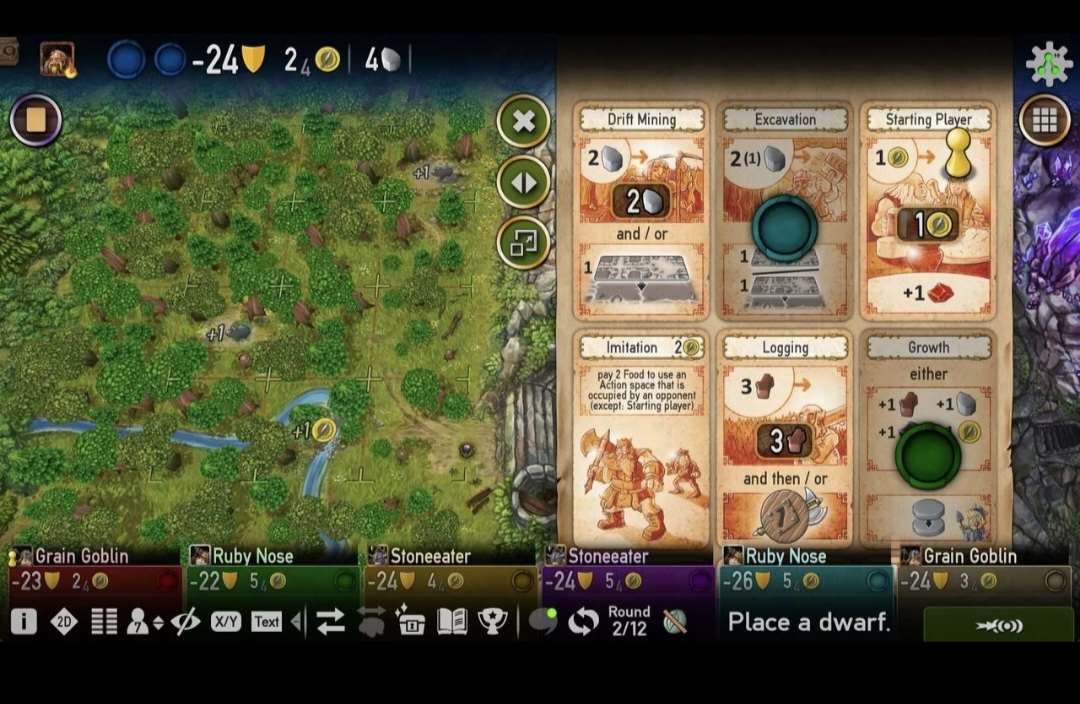The image size is (1080, 704).
Task: Toggle the Text display option
Action: (266, 622)
